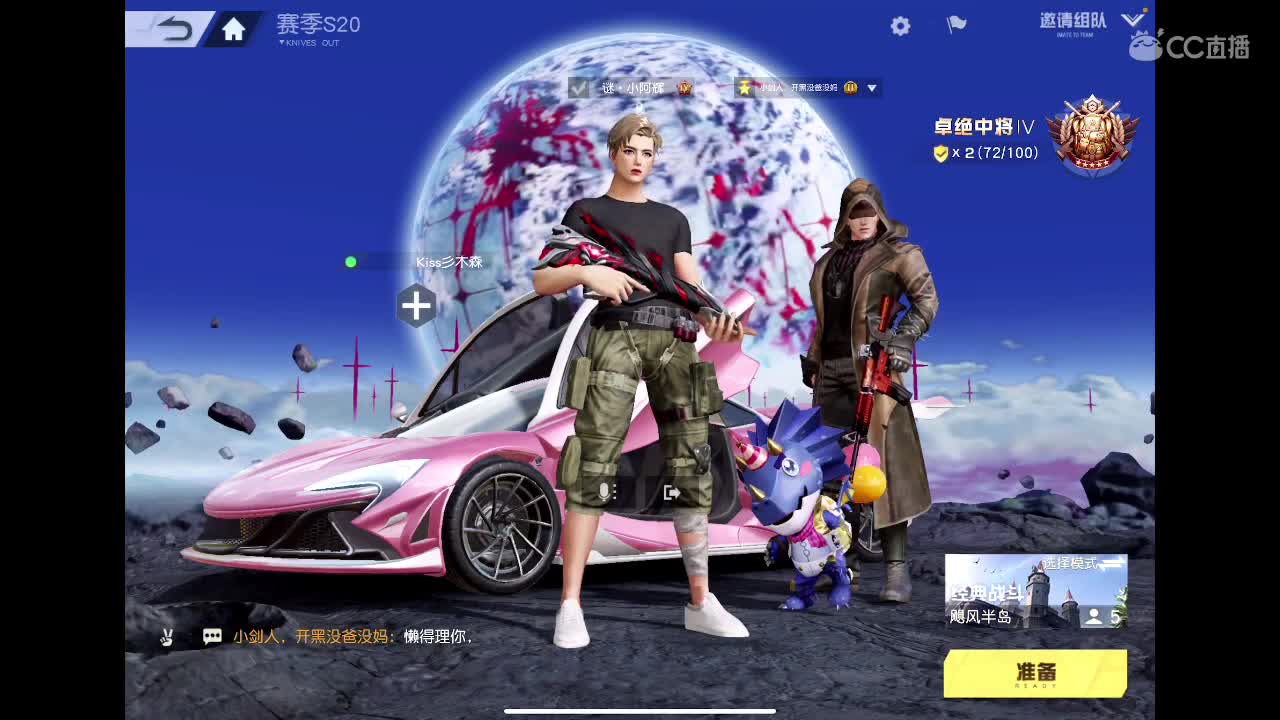
Task: Toggle the green ready checkmark on 谜·小阿辉's nameplate
Action: pos(578,87)
